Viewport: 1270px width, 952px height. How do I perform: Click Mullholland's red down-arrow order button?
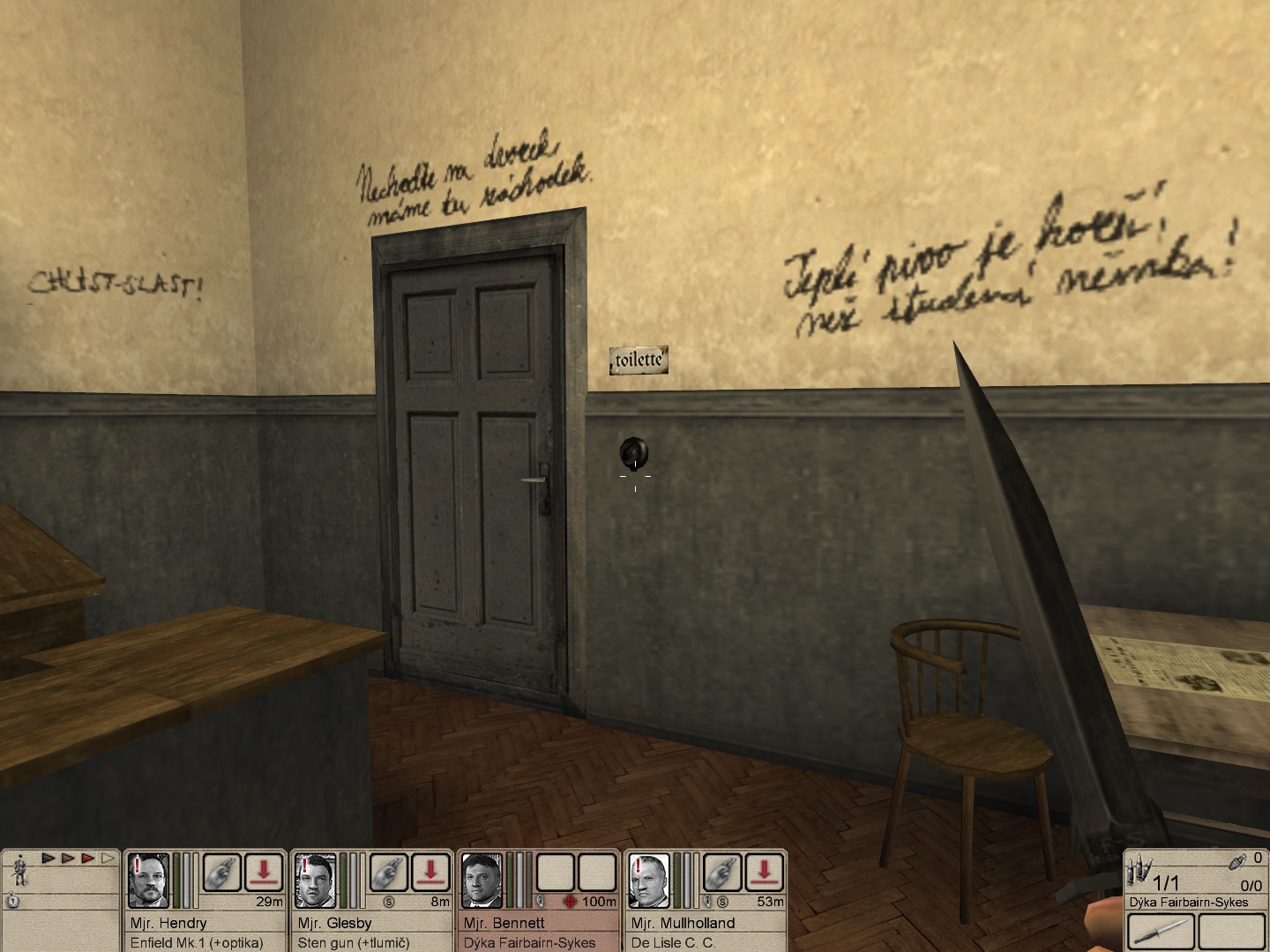tap(765, 873)
